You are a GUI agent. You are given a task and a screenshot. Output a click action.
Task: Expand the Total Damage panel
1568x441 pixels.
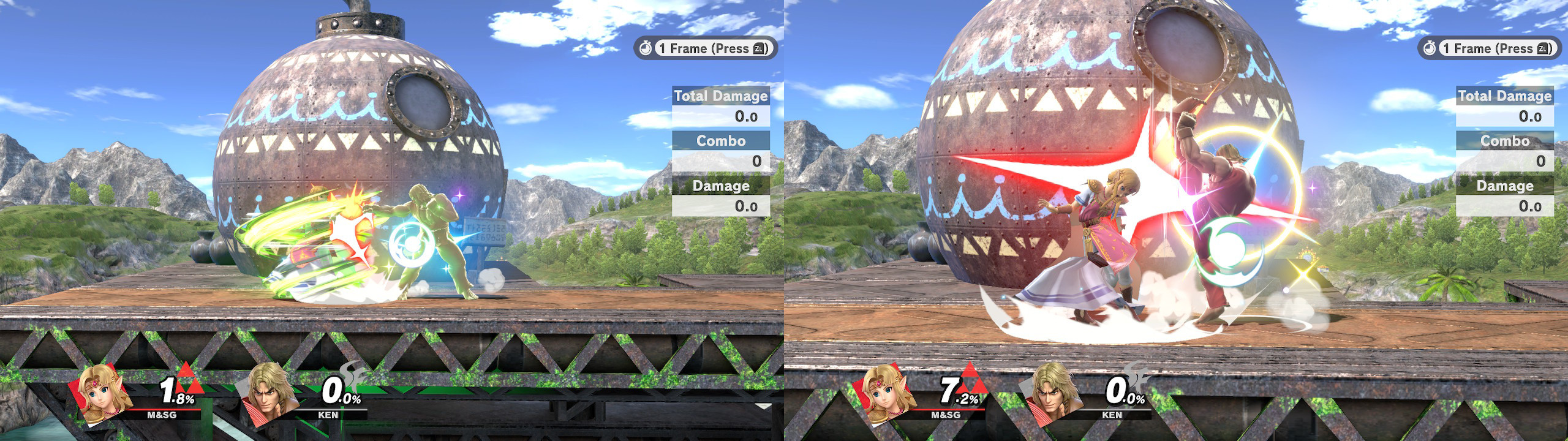point(720,96)
